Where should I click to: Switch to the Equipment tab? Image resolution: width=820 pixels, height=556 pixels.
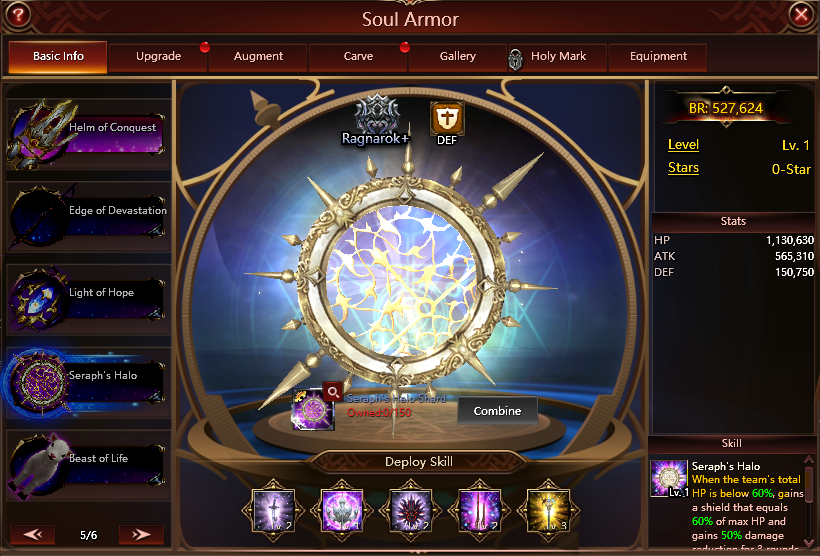click(658, 57)
